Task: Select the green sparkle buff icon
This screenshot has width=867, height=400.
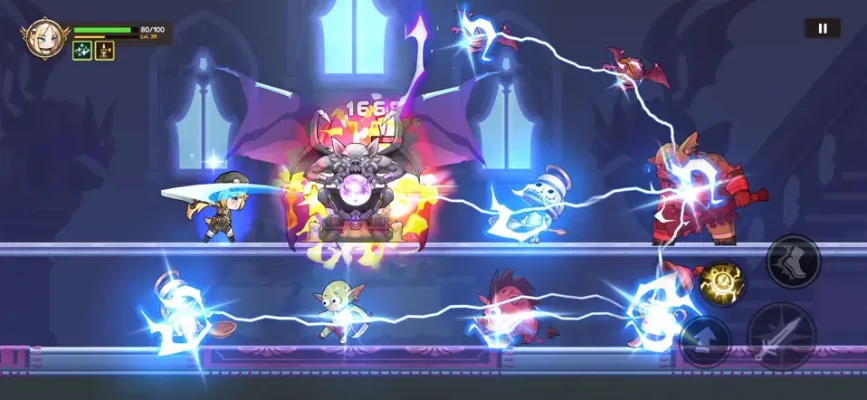Action: point(82,51)
